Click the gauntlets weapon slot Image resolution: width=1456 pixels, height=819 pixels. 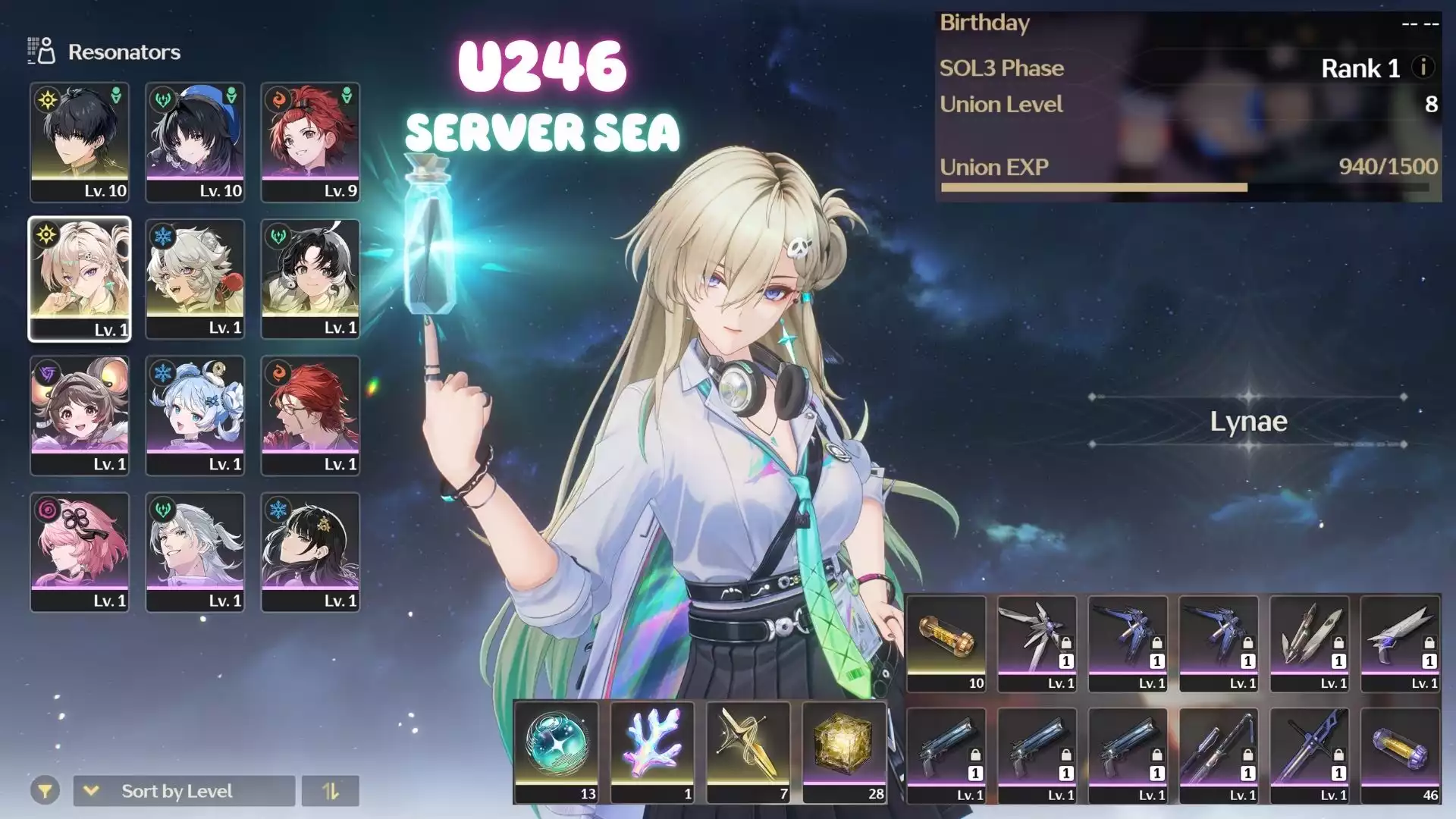[x=1310, y=642]
